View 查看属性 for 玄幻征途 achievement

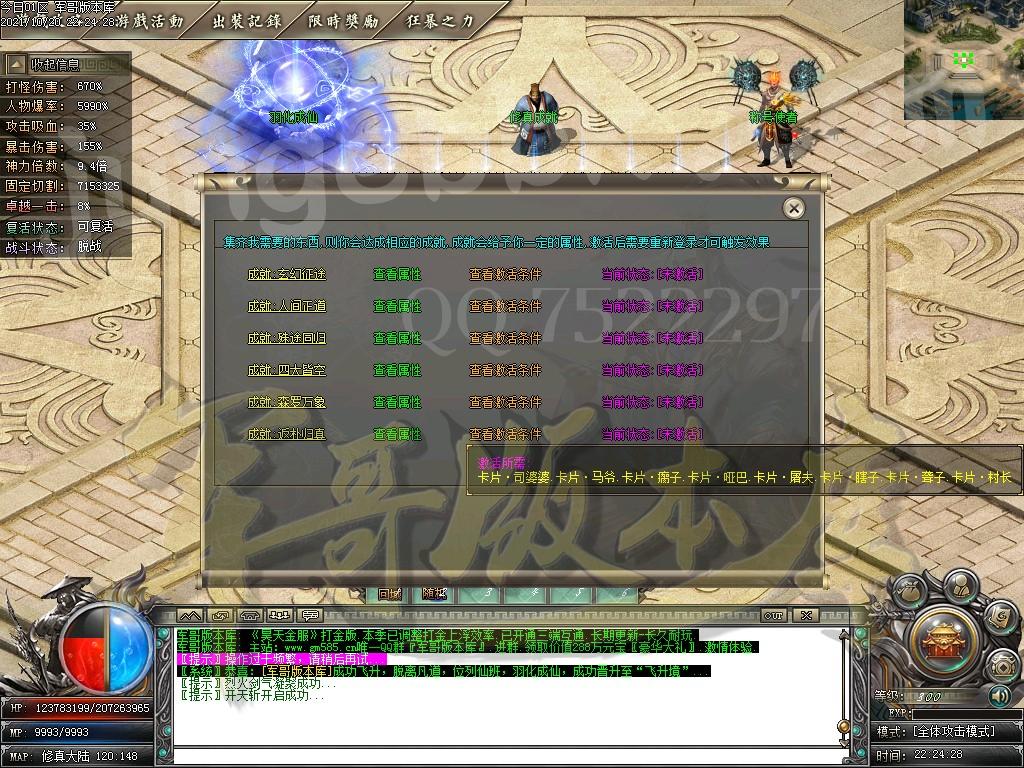[397, 274]
